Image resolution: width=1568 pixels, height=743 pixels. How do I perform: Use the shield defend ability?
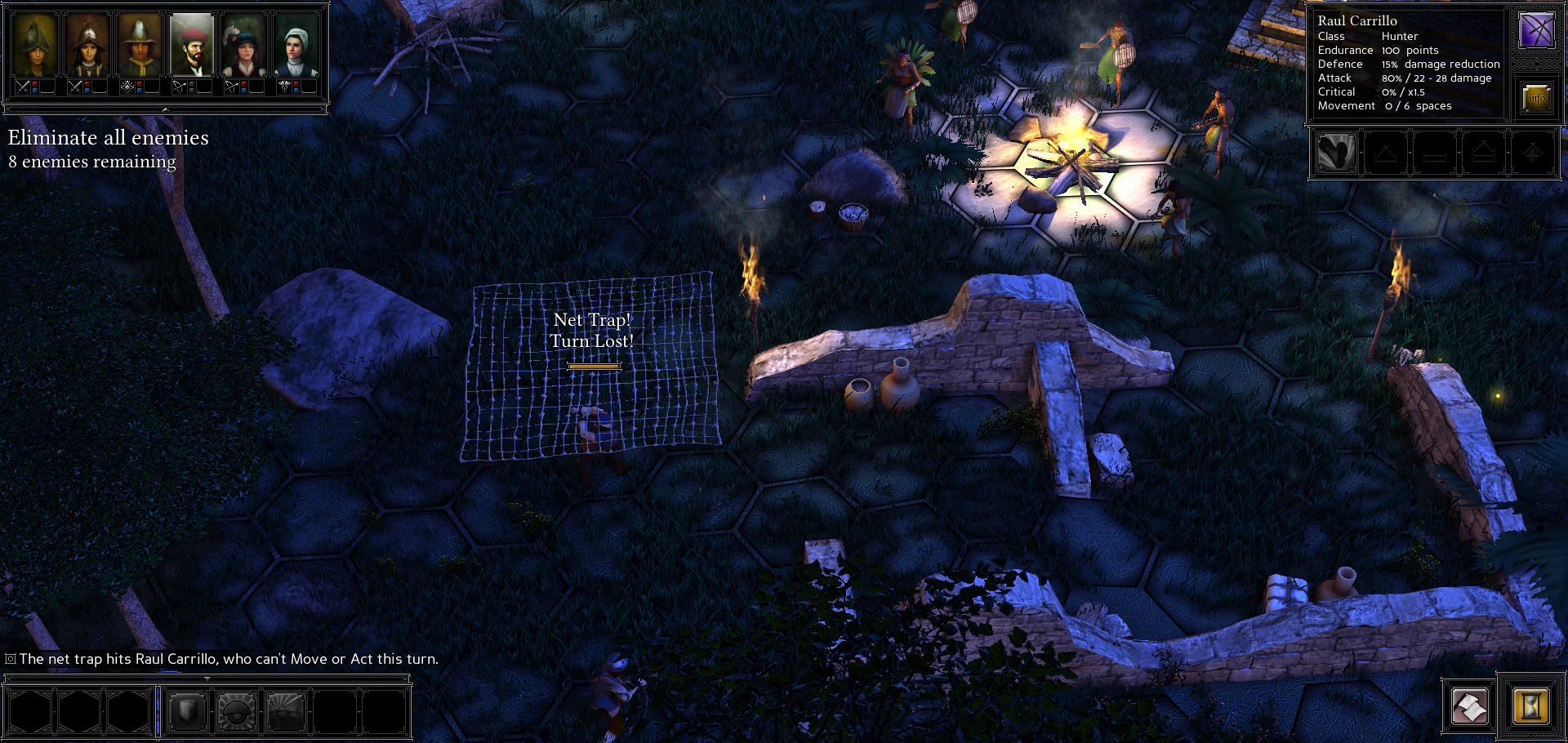(187, 712)
